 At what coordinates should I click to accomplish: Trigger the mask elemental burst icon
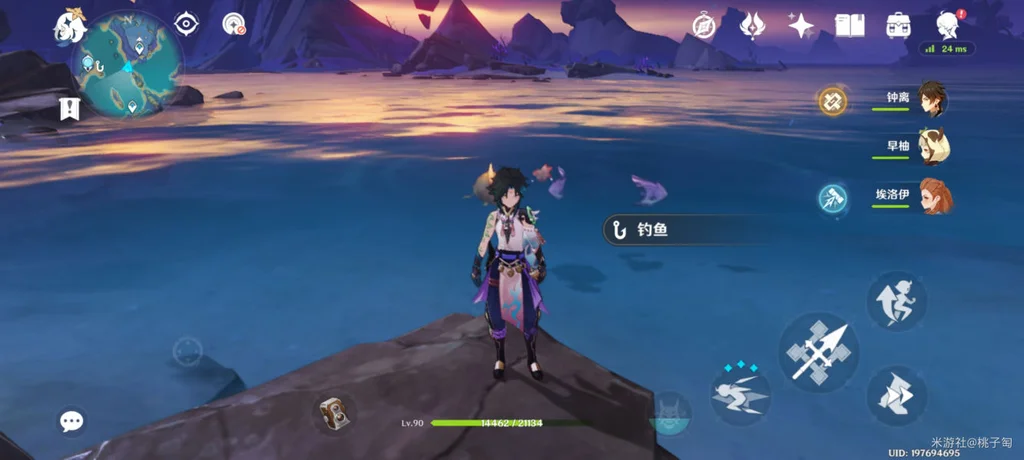[x=668, y=412]
